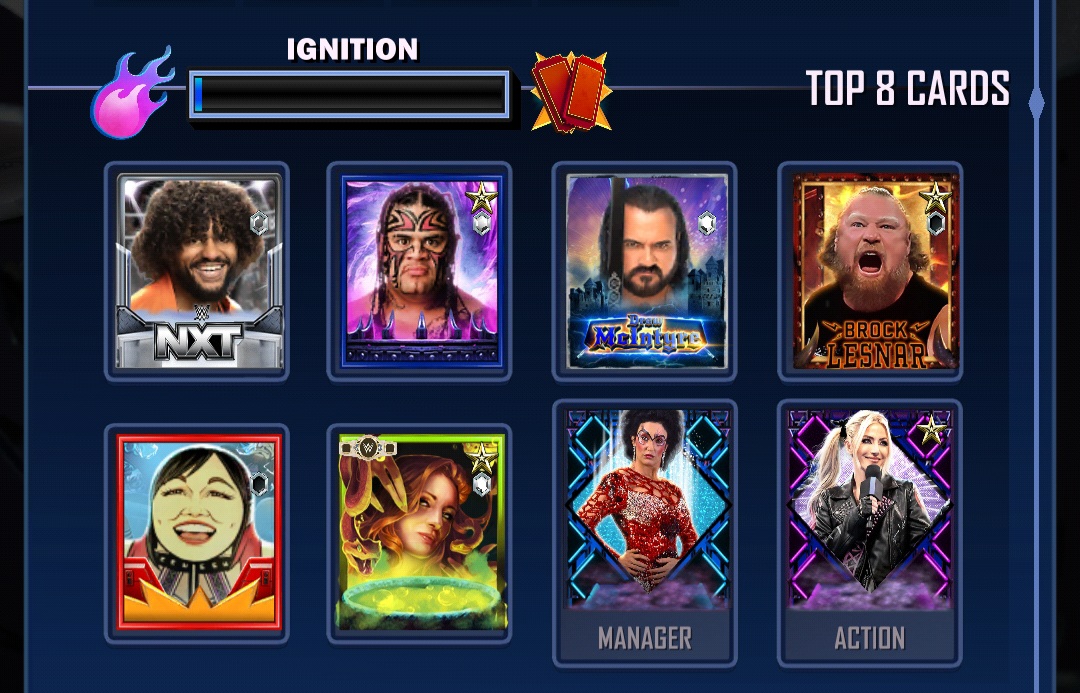
Task: Open the Manager card slot
Action: (645, 532)
